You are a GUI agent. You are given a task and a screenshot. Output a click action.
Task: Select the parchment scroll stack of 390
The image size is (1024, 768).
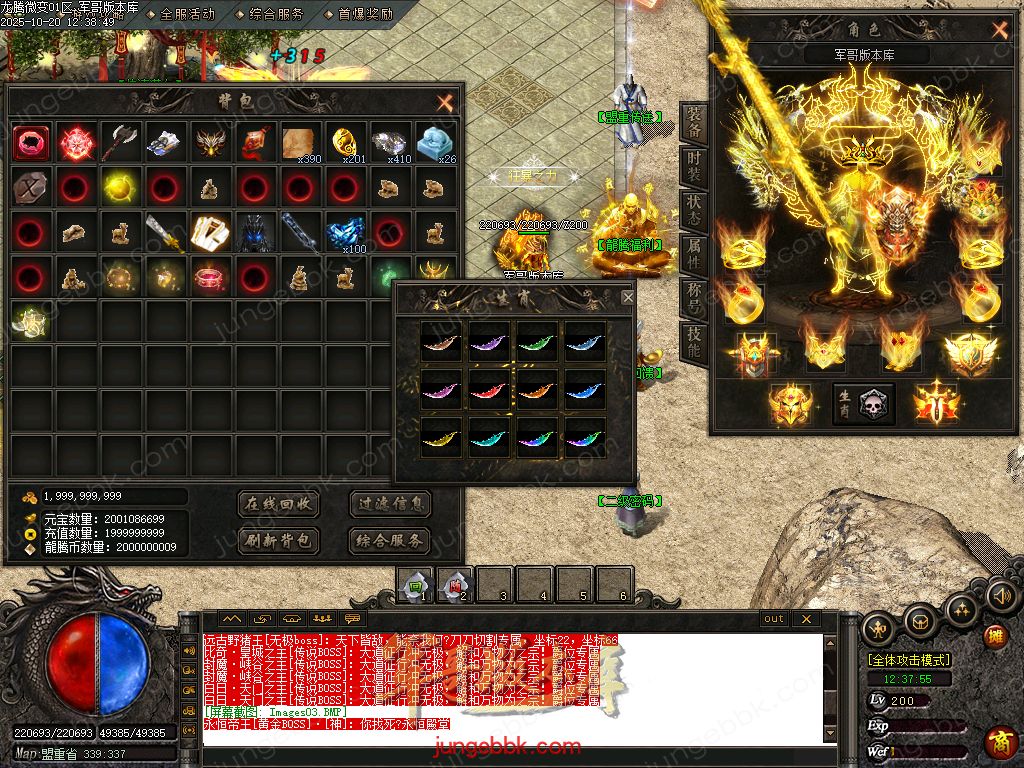pos(300,143)
